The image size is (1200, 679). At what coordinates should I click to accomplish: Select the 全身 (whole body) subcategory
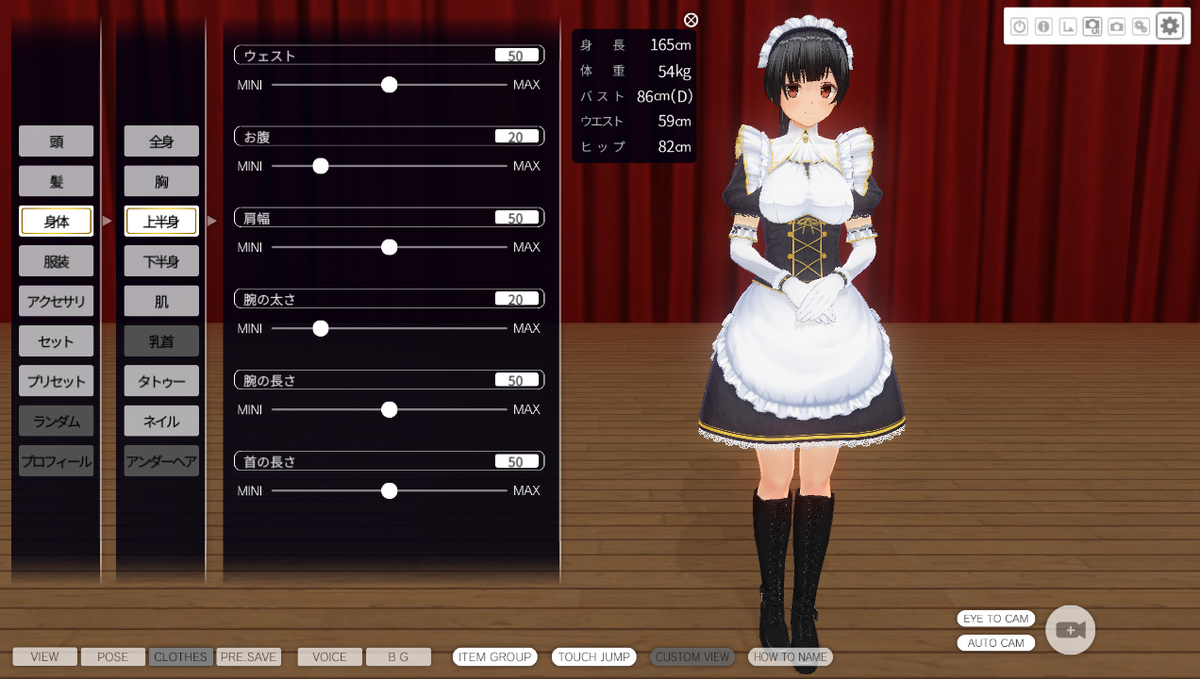(x=161, y=141)
